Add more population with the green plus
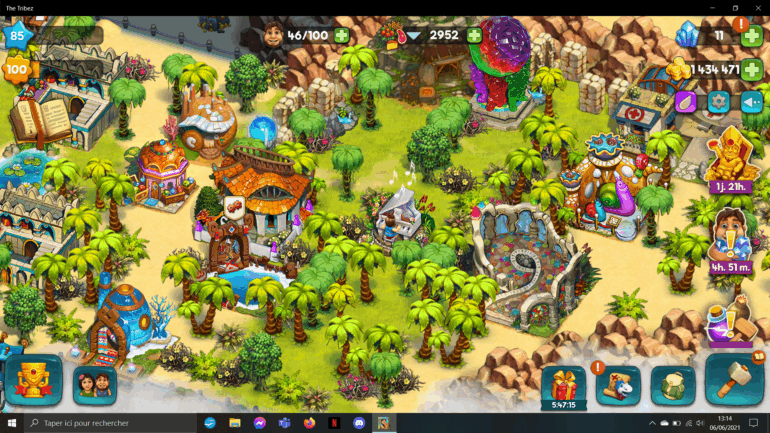 pos(342,35)
